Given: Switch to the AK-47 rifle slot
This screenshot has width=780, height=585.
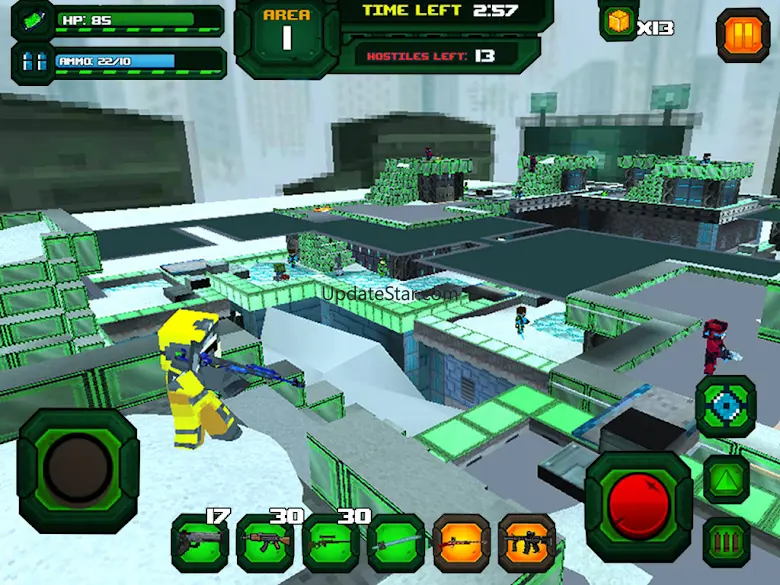Looking at the screenshot, I should 265,544.
